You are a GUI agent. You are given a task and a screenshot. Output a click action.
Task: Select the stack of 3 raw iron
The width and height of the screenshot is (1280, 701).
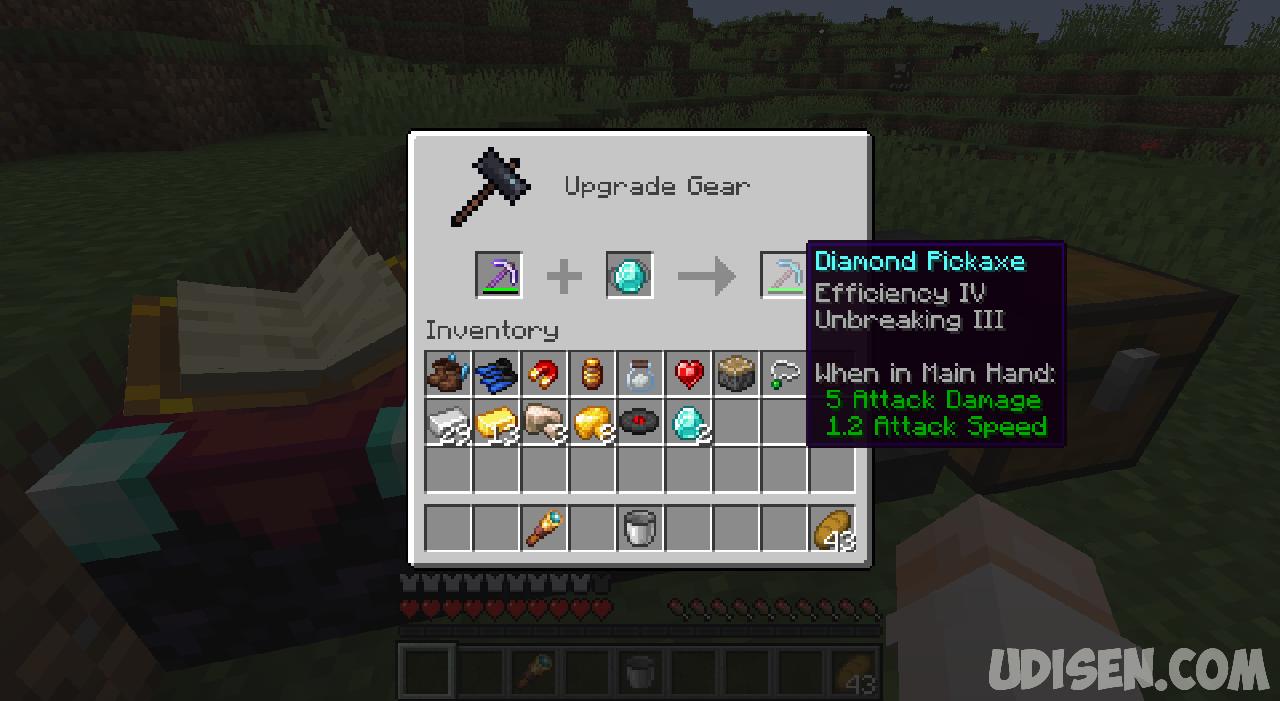coord(544,422)
